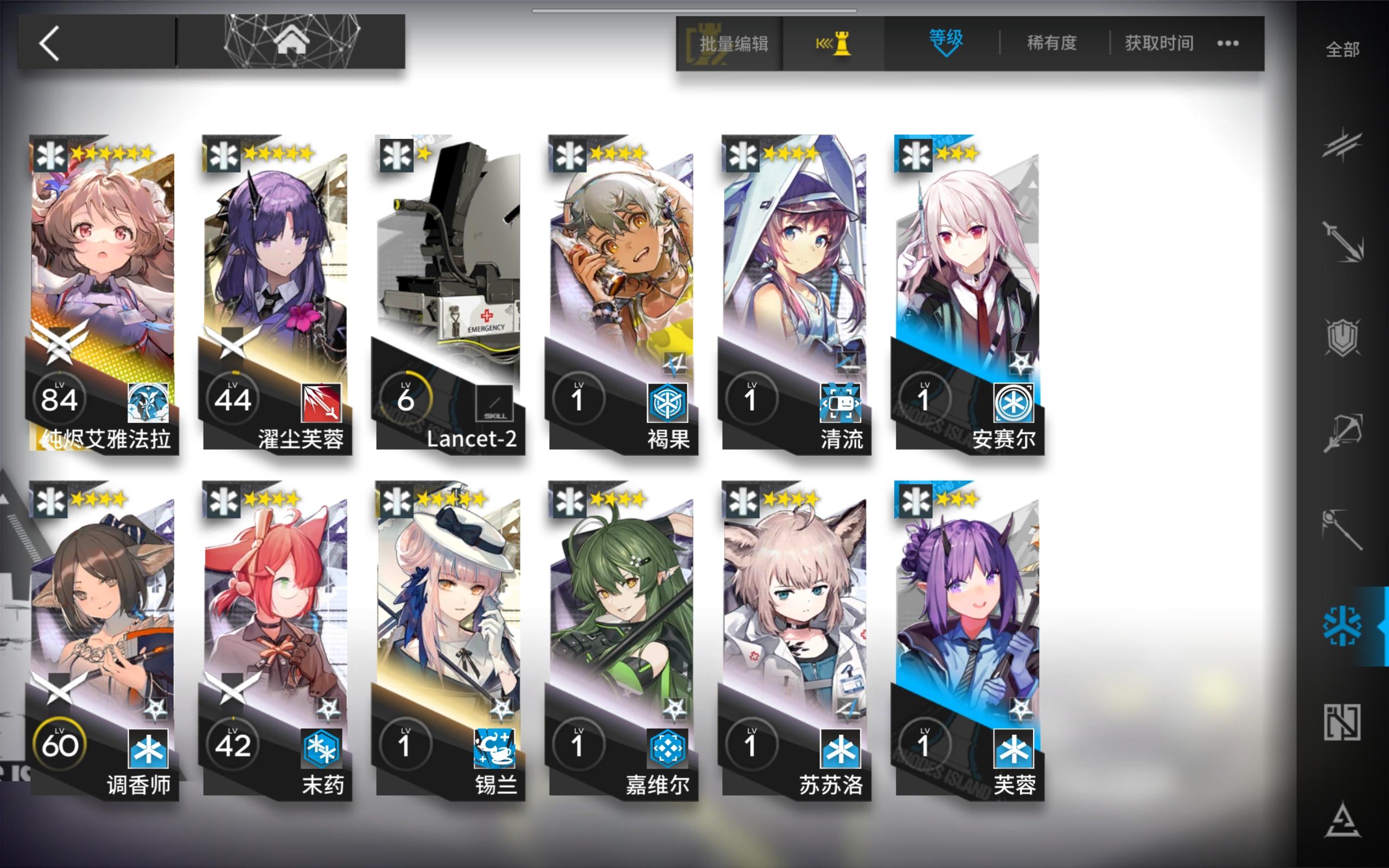The image size is (1389, 868).
Task: Switch sorting to 稀有度 rarity
Action: [1052, 43]
